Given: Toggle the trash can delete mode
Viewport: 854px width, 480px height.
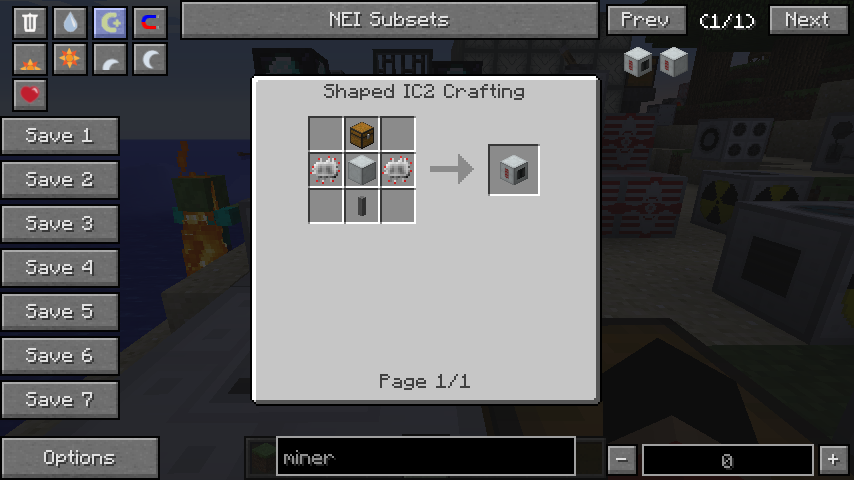Looking at the screenshot, I should [30, 22].
